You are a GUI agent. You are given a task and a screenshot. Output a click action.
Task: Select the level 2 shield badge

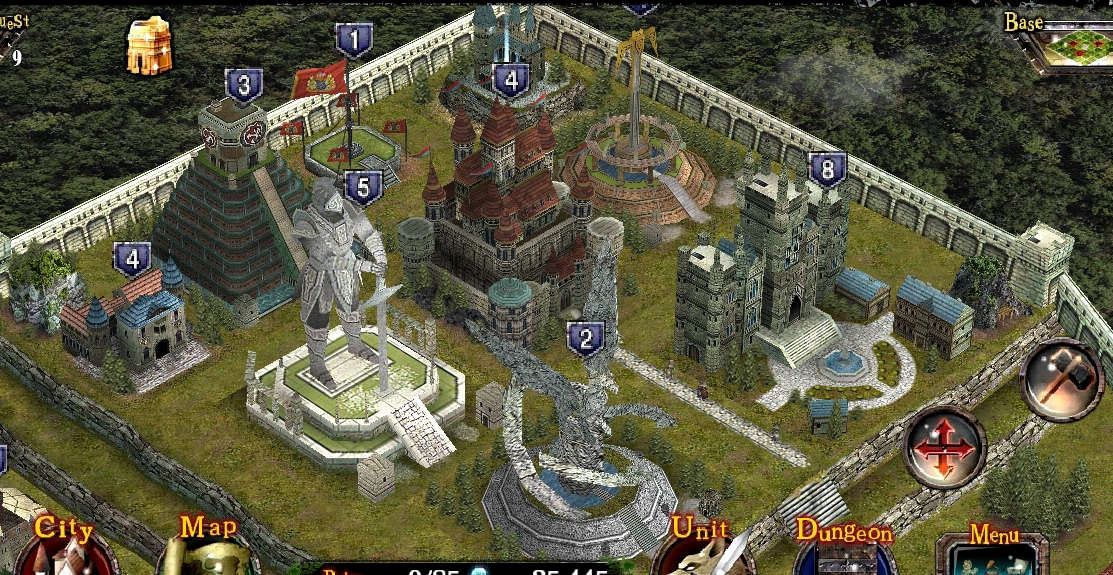pos(585,338)
